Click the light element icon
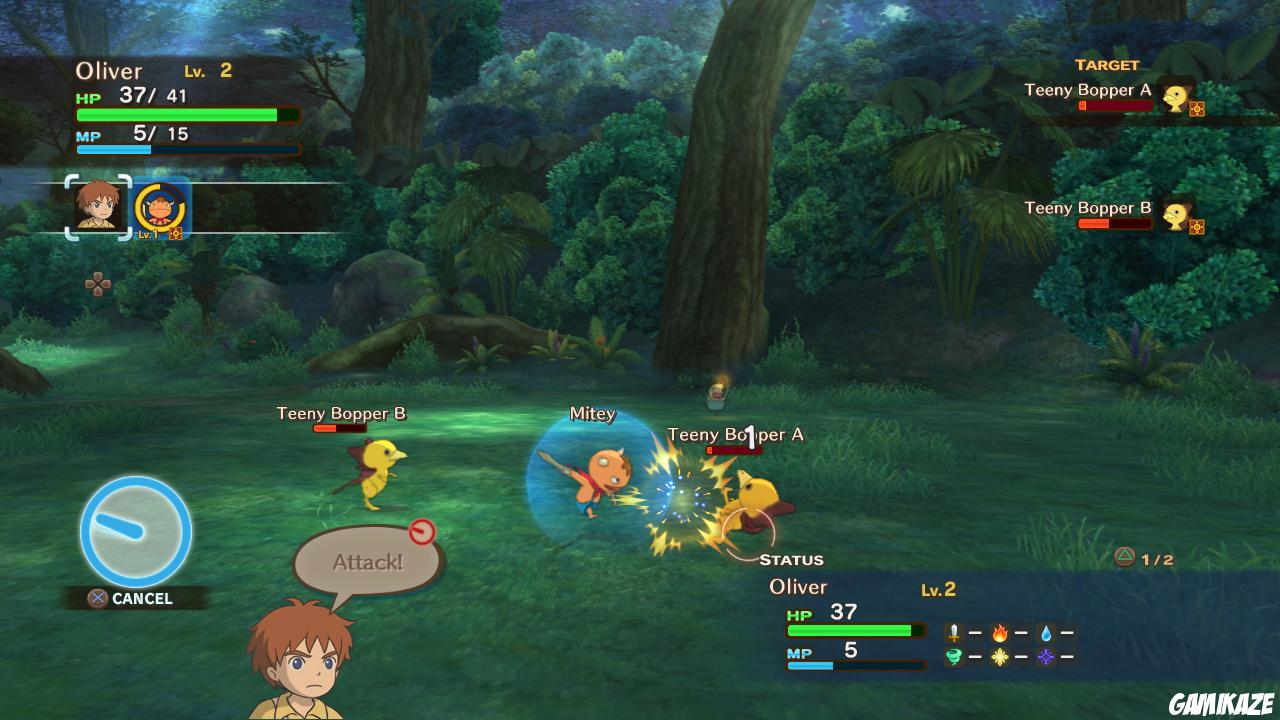 click(x=999, y=656)
